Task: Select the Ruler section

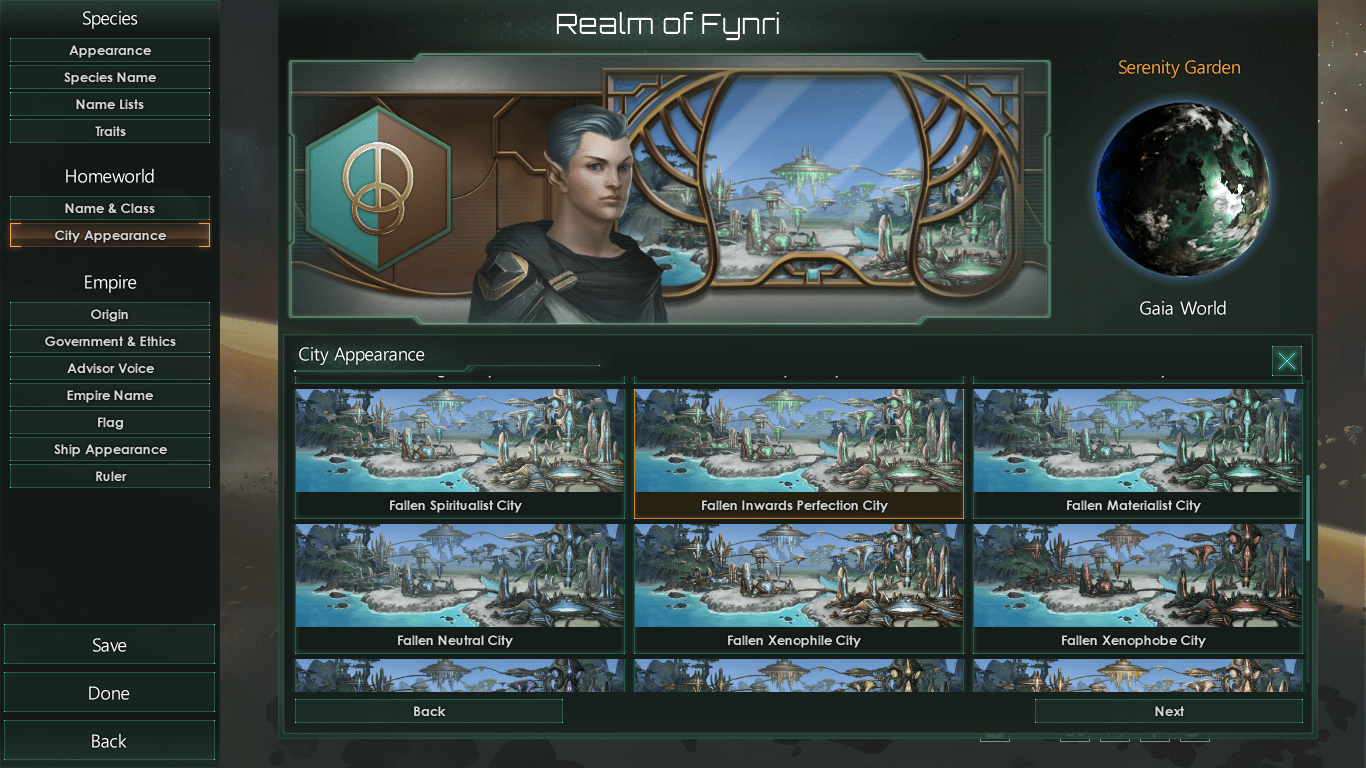Action: click(x=110, y=476)
